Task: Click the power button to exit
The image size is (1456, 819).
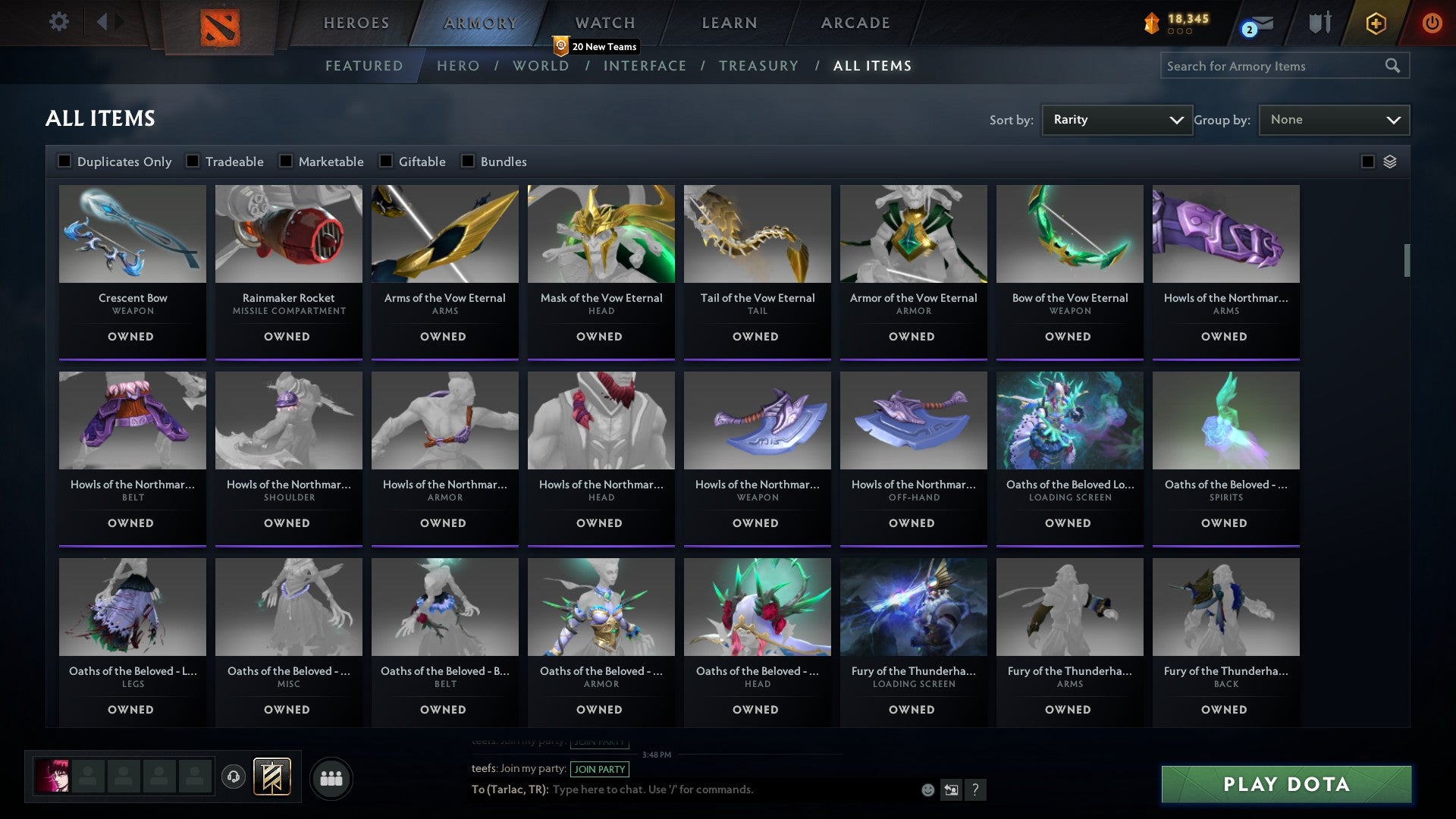Action: click(1432, 23)
